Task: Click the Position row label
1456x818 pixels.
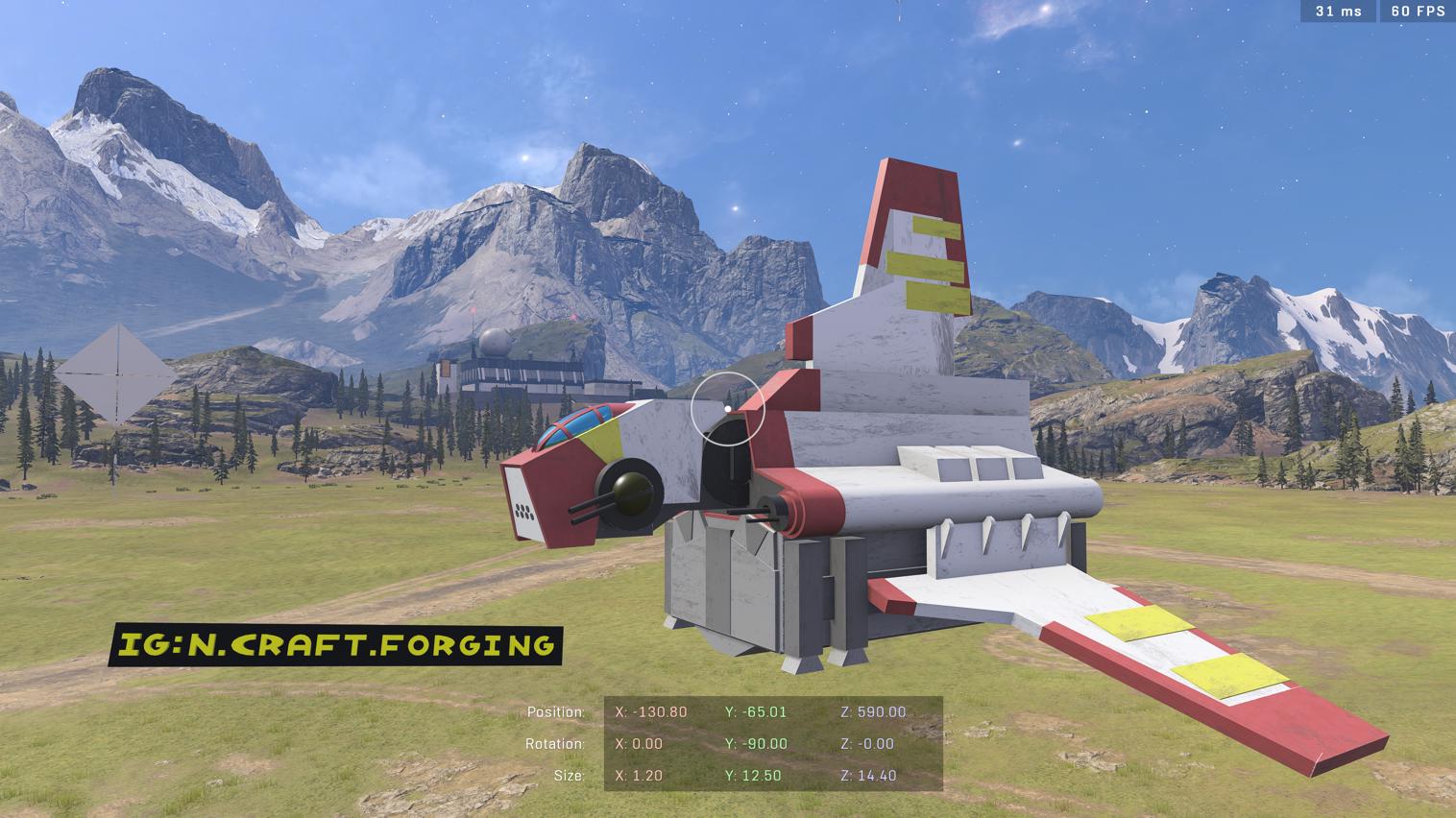Action: tap(556, 712)
